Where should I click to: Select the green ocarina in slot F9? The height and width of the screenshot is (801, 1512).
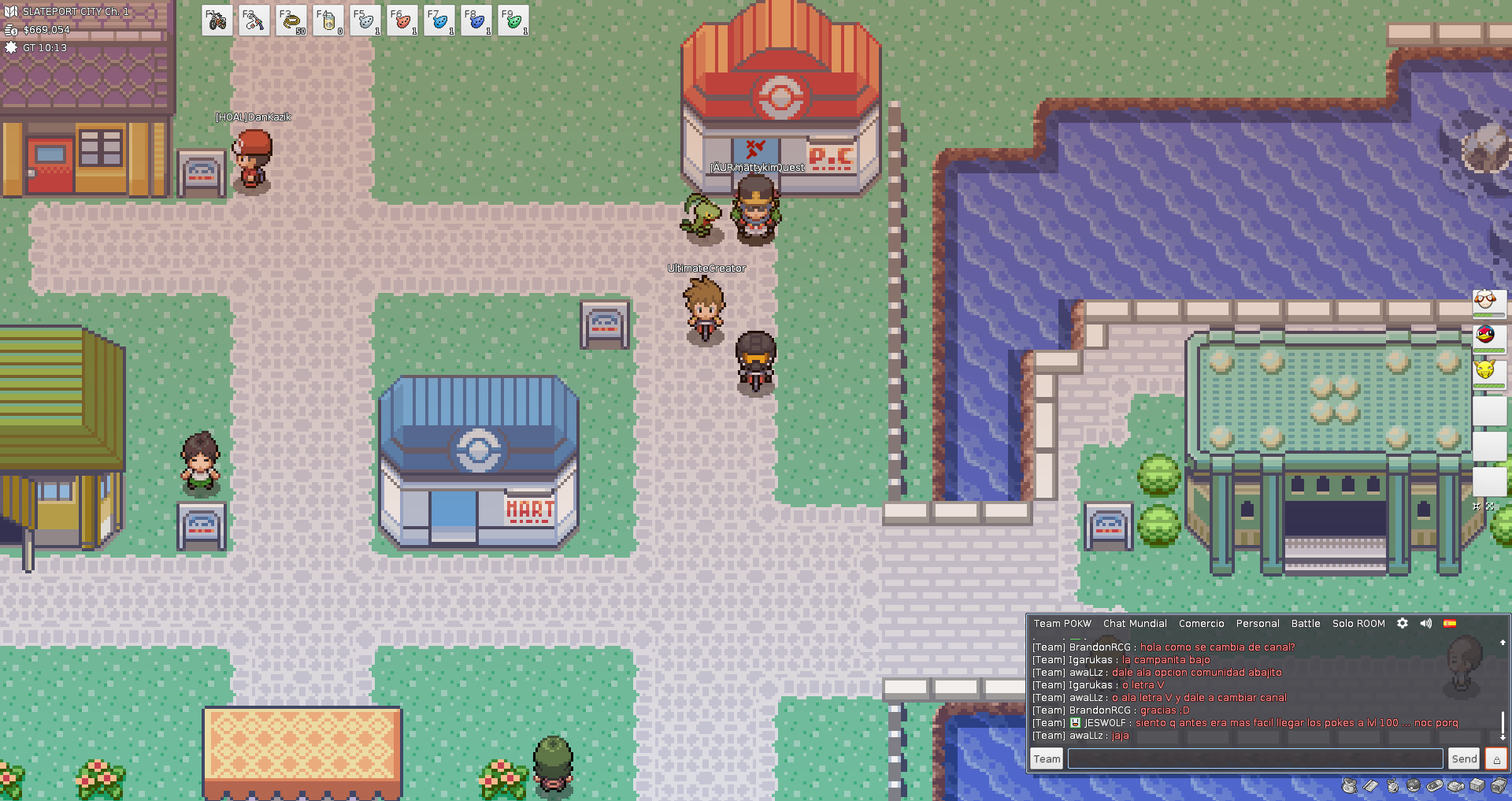tap(513, 21)
